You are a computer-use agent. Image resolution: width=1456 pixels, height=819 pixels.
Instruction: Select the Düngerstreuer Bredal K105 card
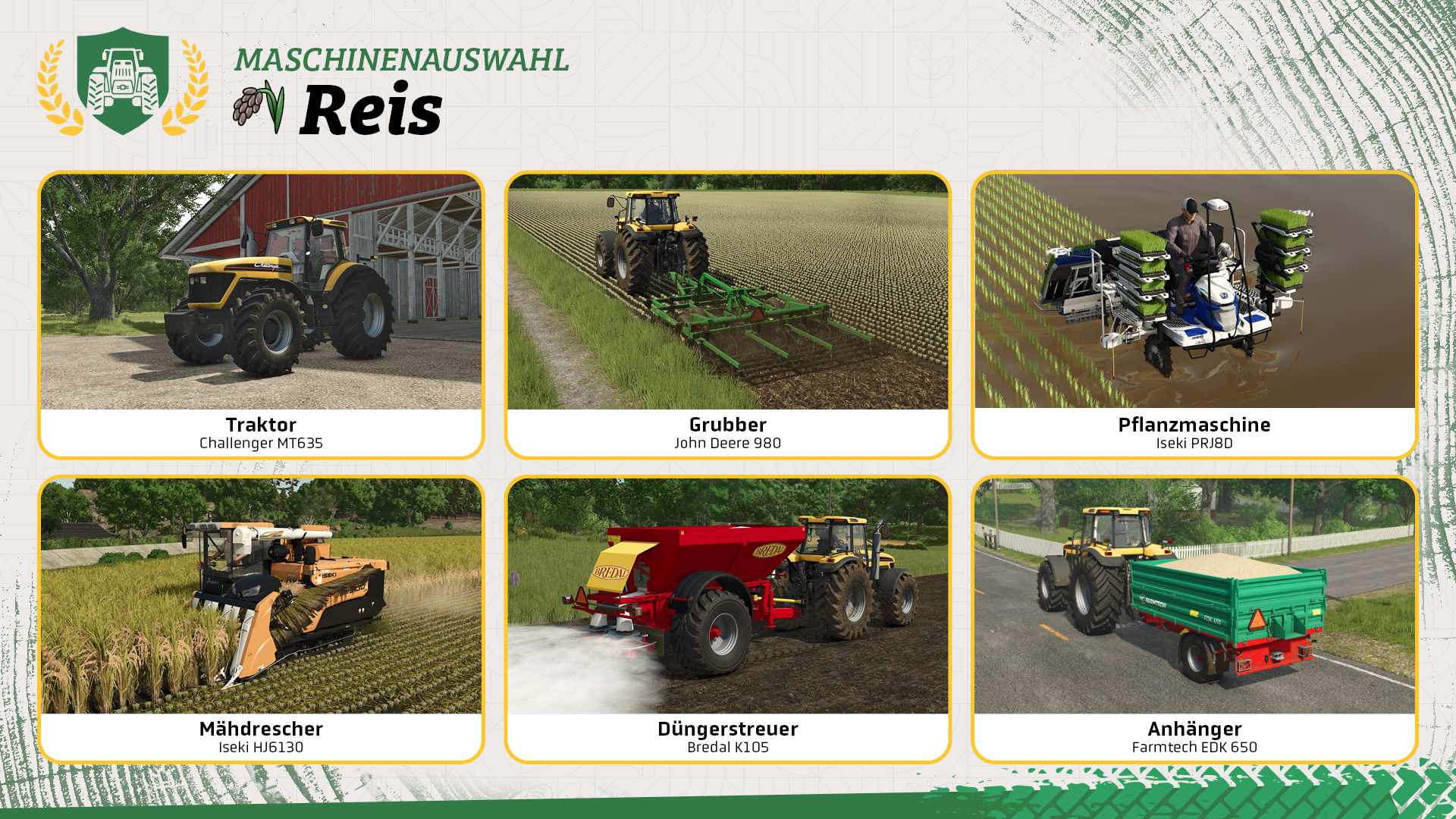(x=727, y=619)
